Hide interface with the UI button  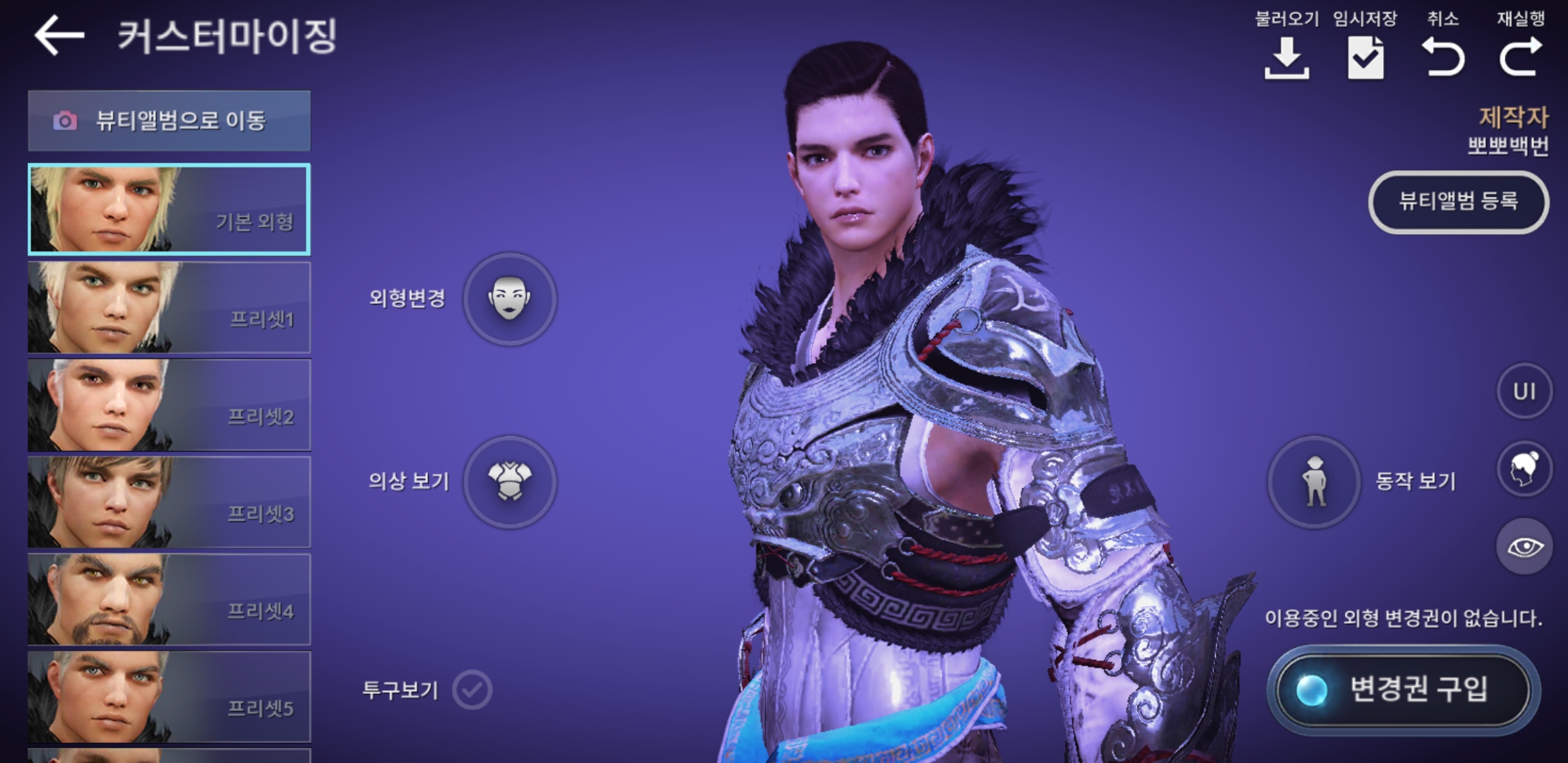click(1524, 391)
